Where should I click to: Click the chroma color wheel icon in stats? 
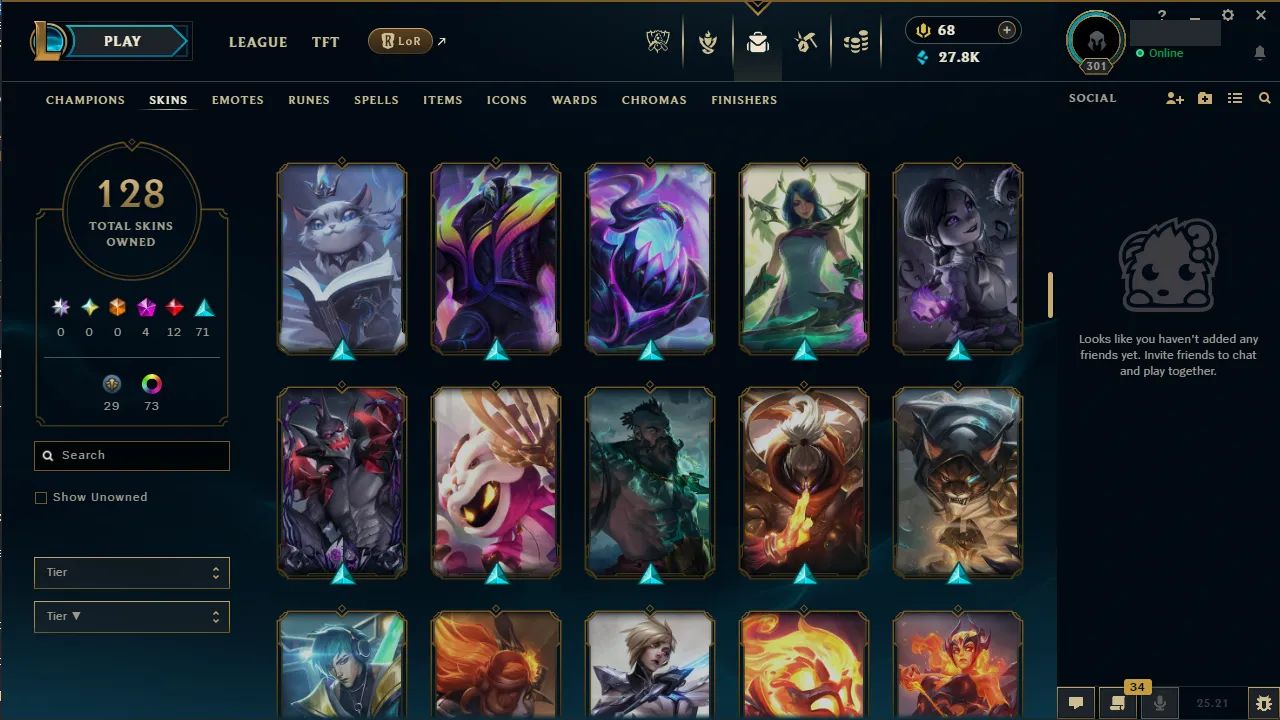coord(151,384)
